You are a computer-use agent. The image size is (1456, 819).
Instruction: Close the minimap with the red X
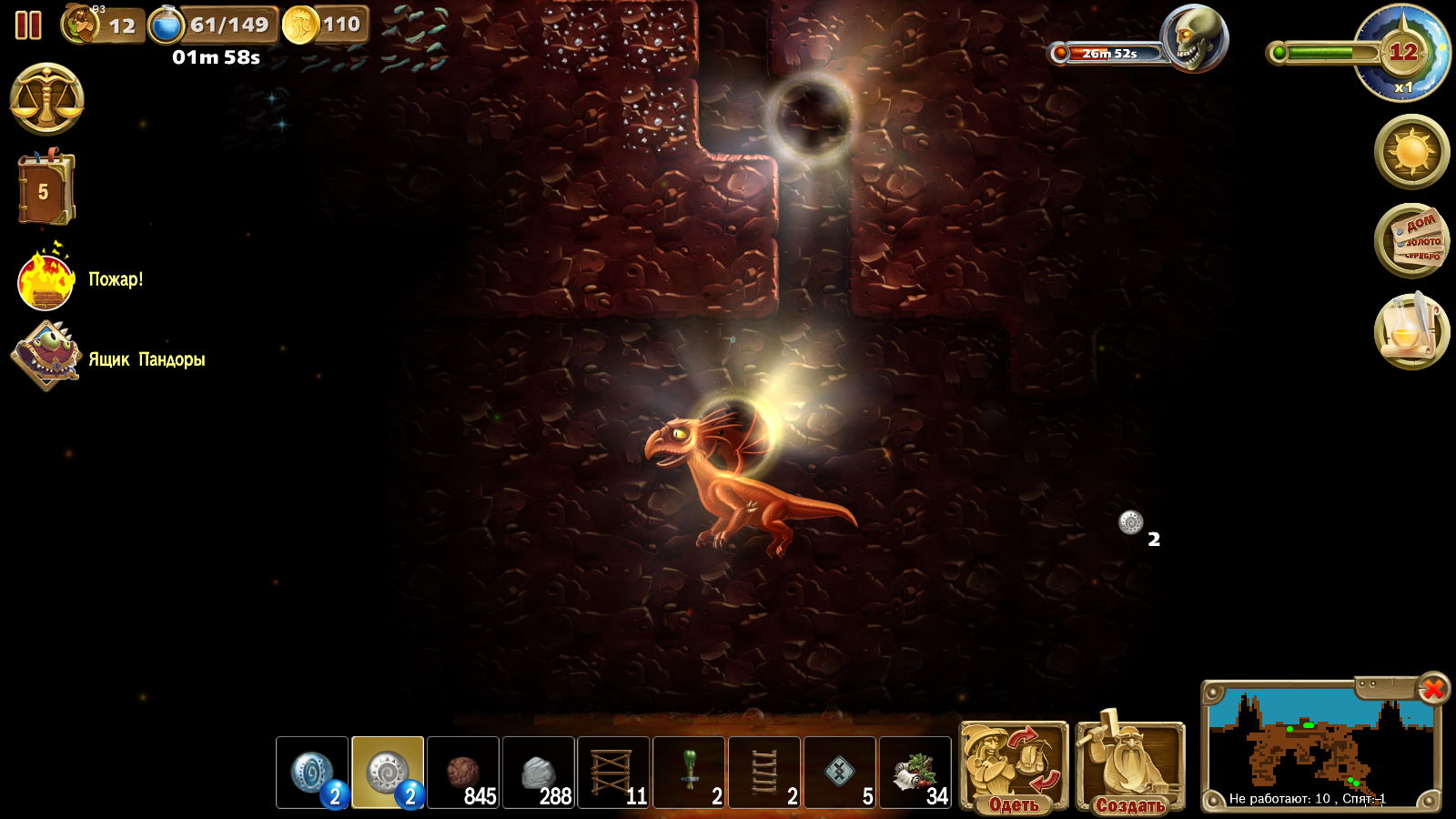click(1432, 689)
